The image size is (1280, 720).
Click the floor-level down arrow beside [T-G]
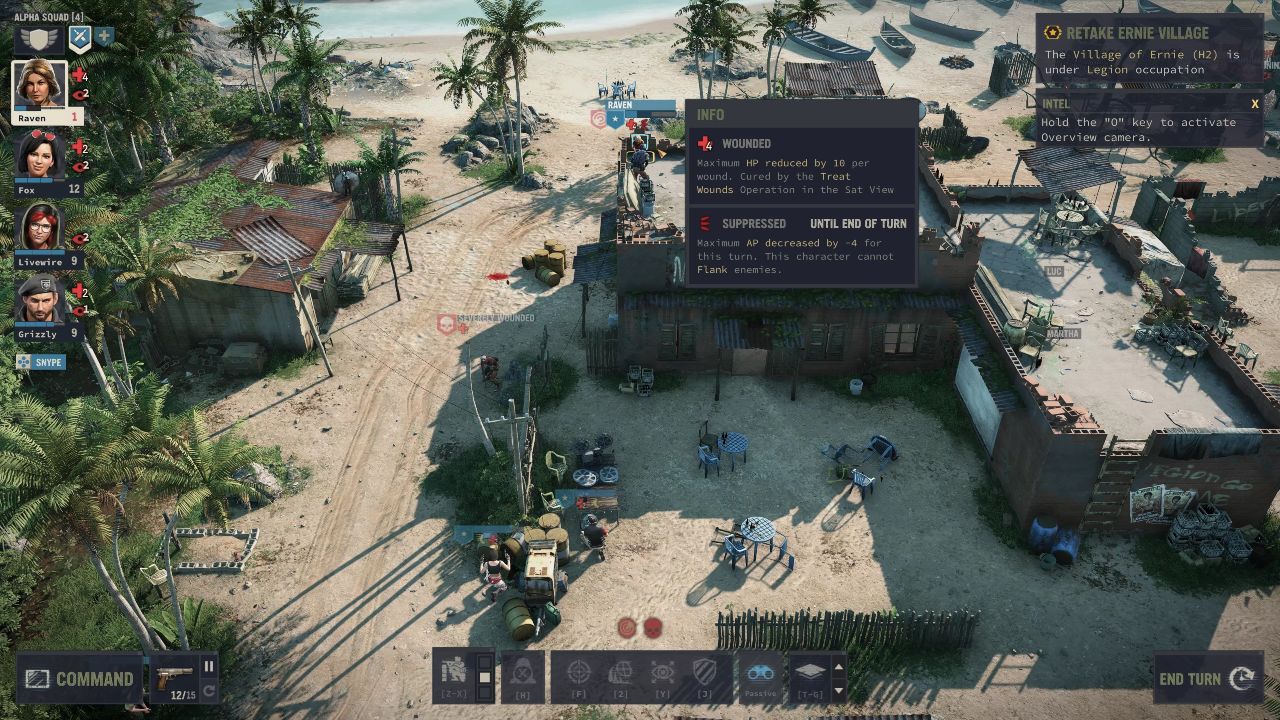click(838, 692)
